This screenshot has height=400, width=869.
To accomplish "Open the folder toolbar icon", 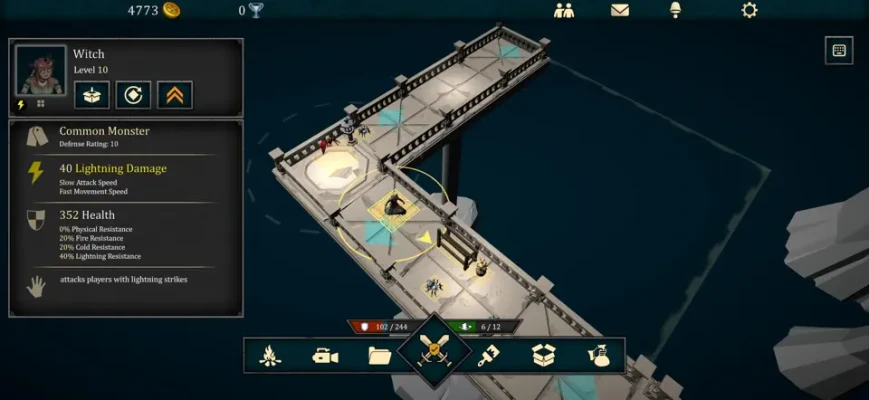I will pos(379,355).
